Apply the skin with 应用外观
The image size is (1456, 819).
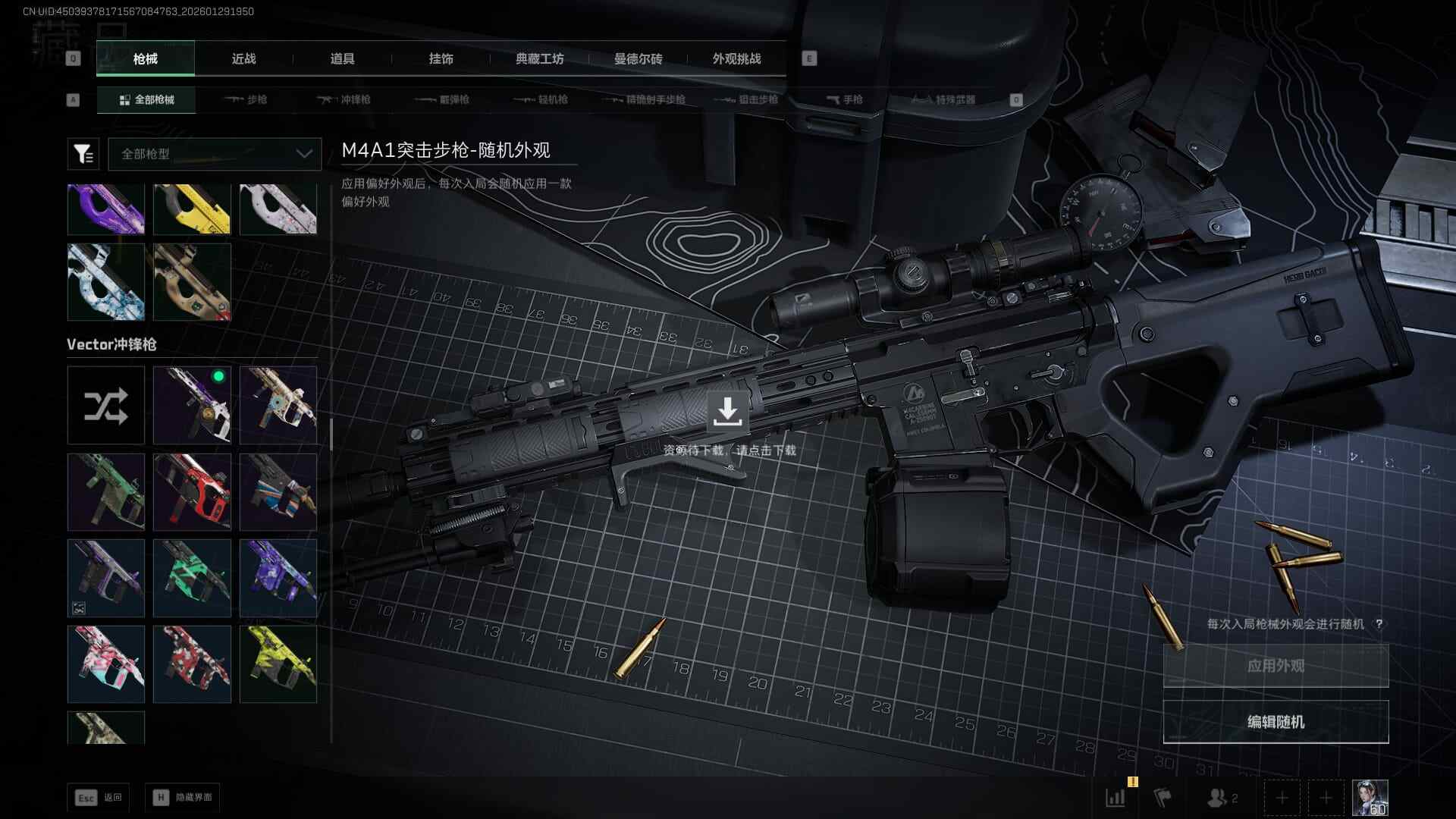(1276, 666)
